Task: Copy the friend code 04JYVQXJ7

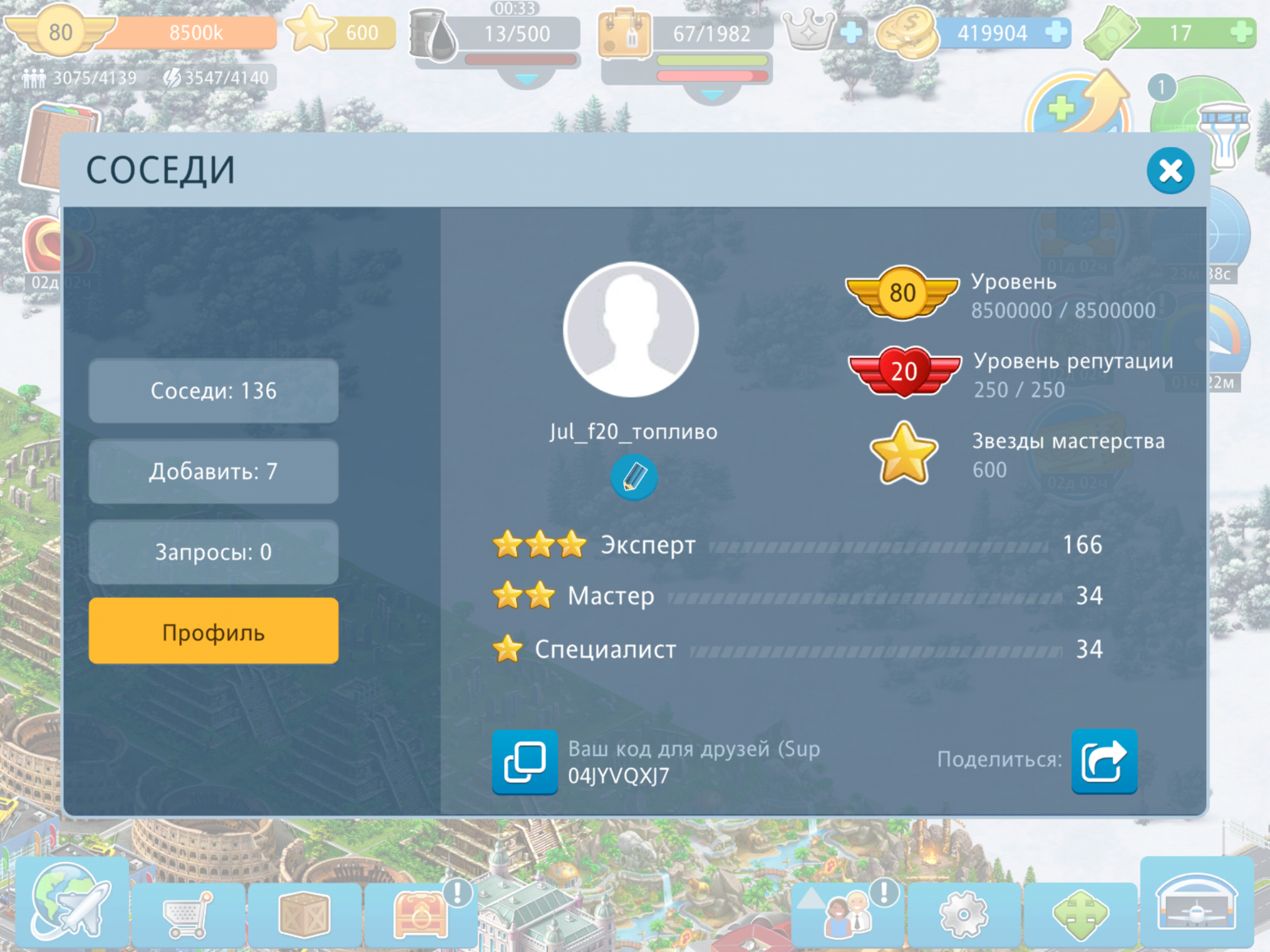Action: click(525, 762)
